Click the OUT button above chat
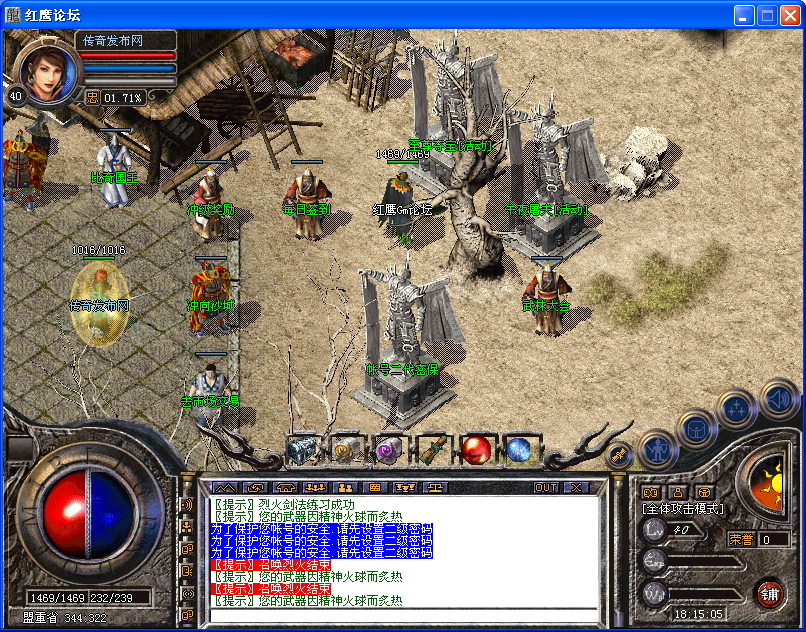 tap(546, 488)
